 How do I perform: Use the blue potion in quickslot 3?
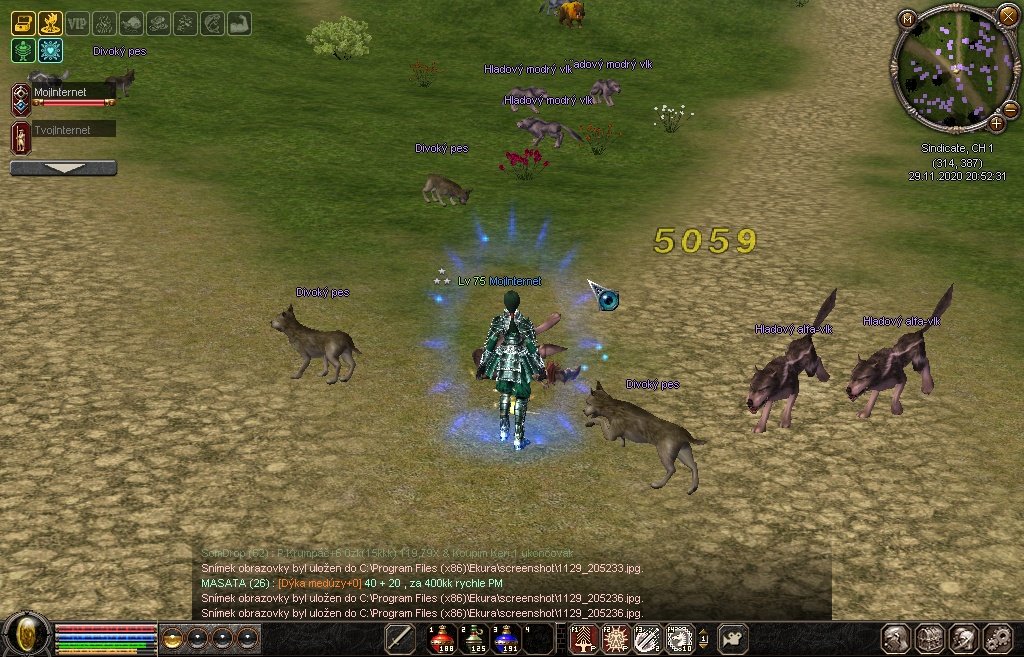click(507, 637)
